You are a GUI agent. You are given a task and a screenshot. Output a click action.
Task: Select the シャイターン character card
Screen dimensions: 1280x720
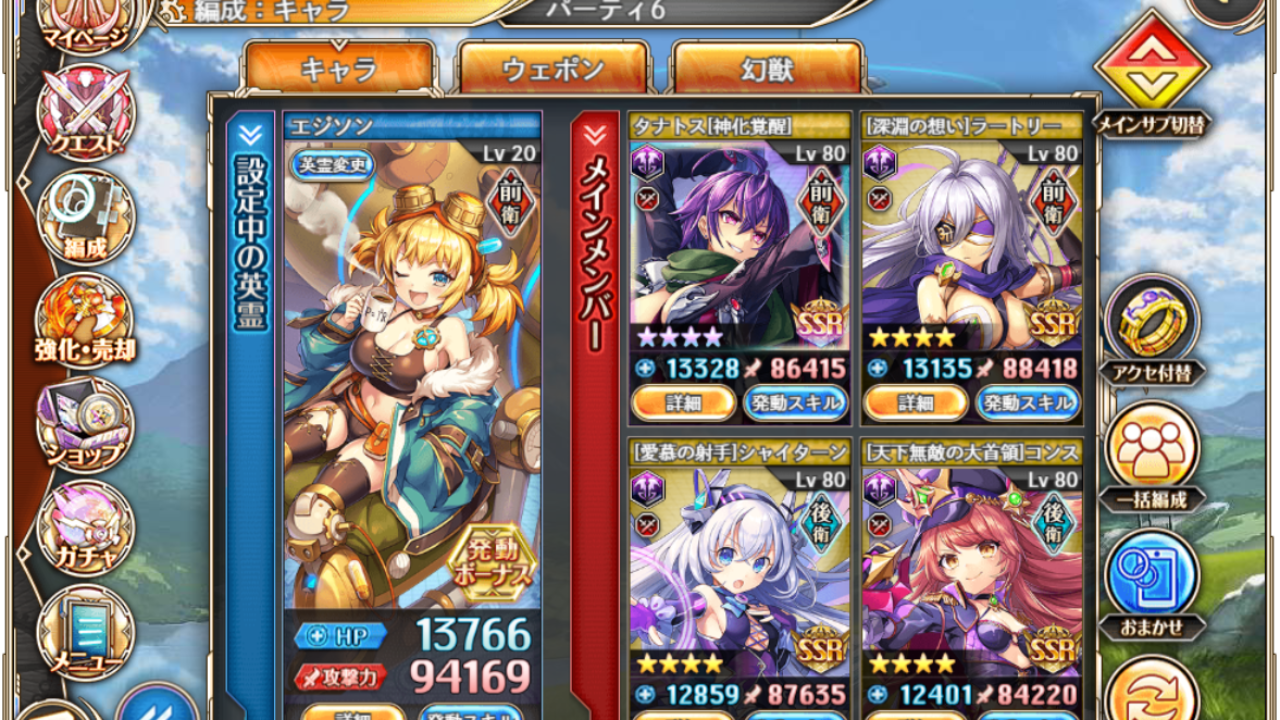click(x=740, y=570)
